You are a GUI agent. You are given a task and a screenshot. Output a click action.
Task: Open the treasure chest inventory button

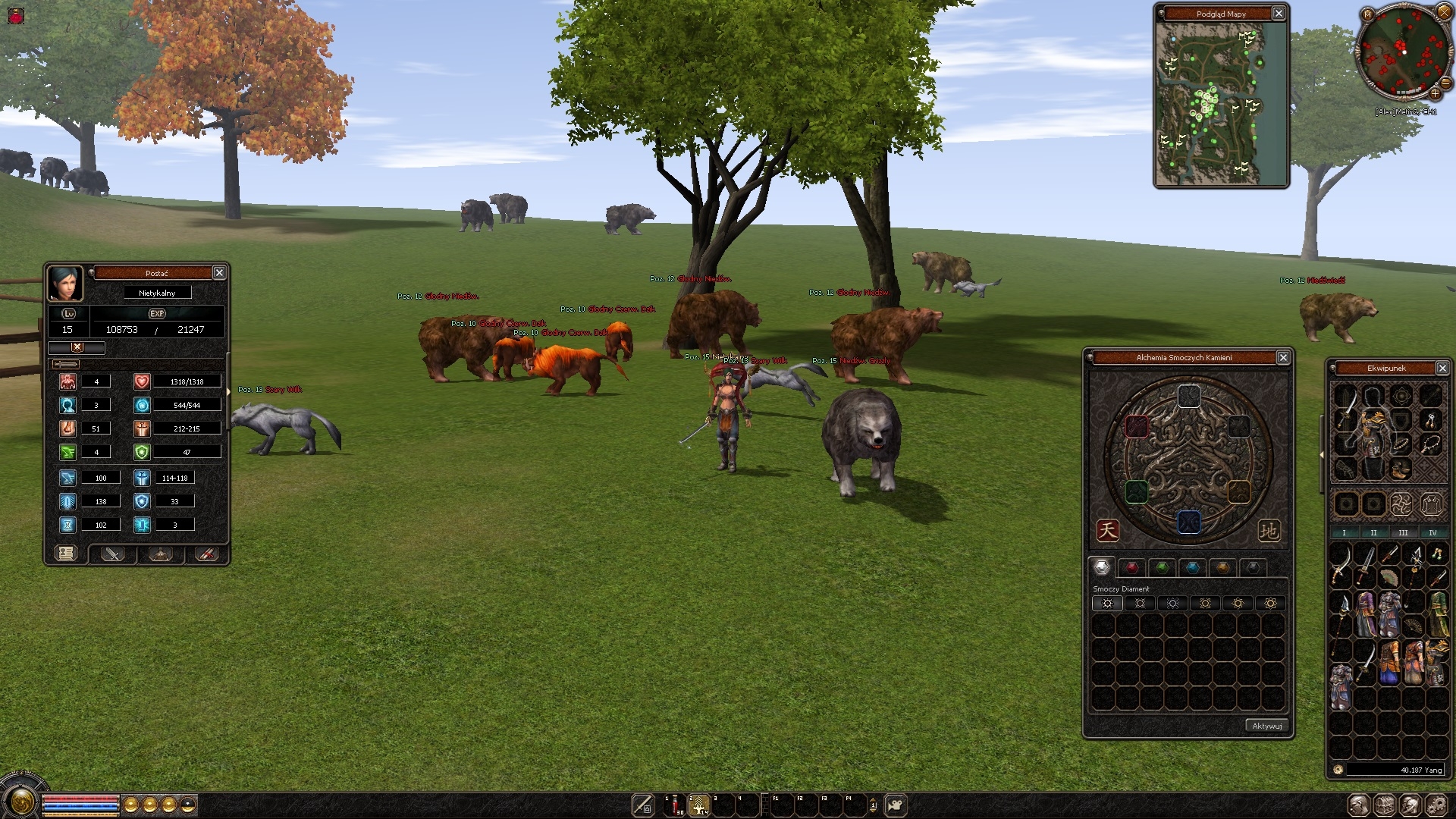[x=1385, y=805]
